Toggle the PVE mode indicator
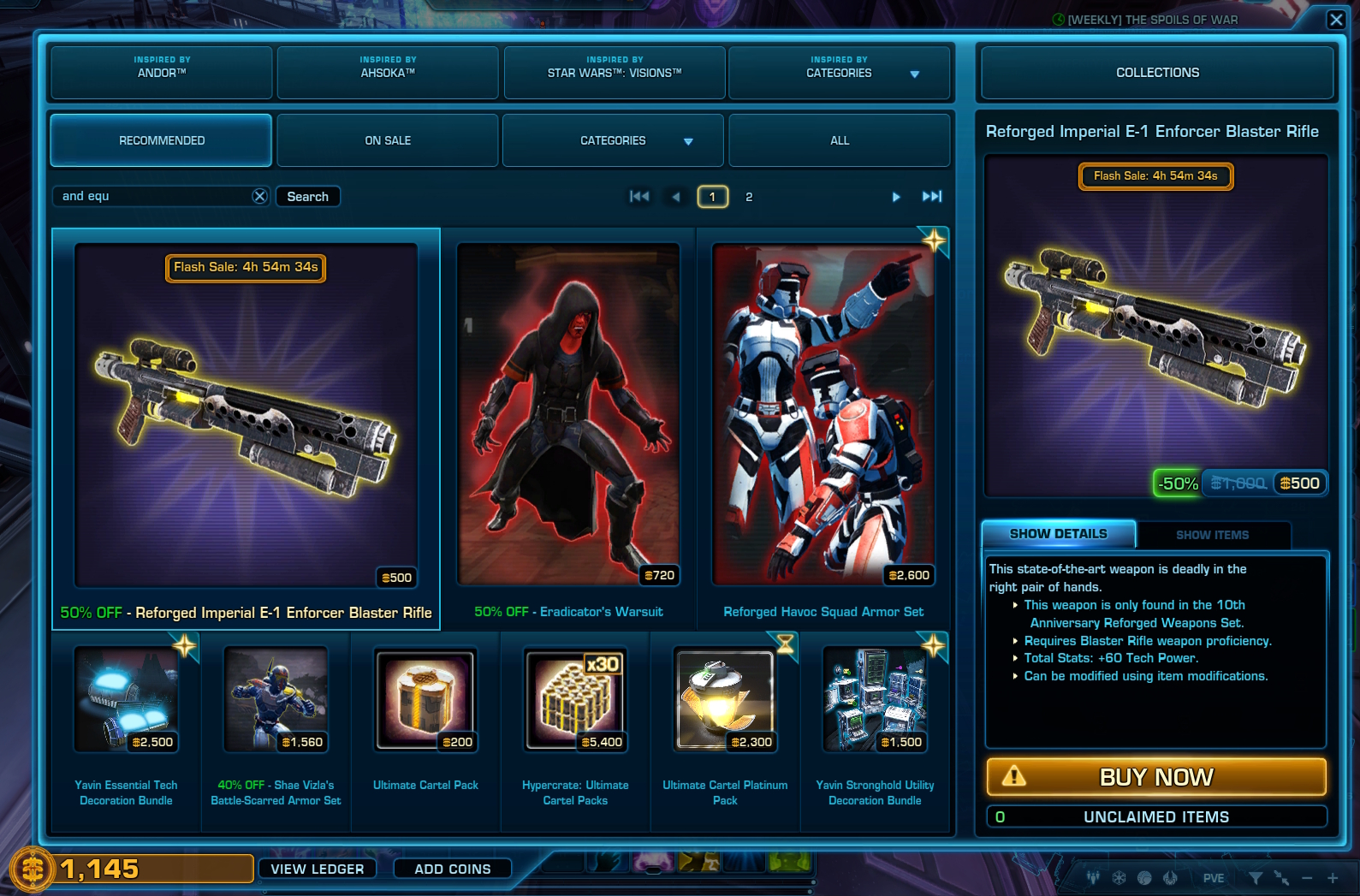This screenshot has height=896, width=1360. (x=1214, y=877)
